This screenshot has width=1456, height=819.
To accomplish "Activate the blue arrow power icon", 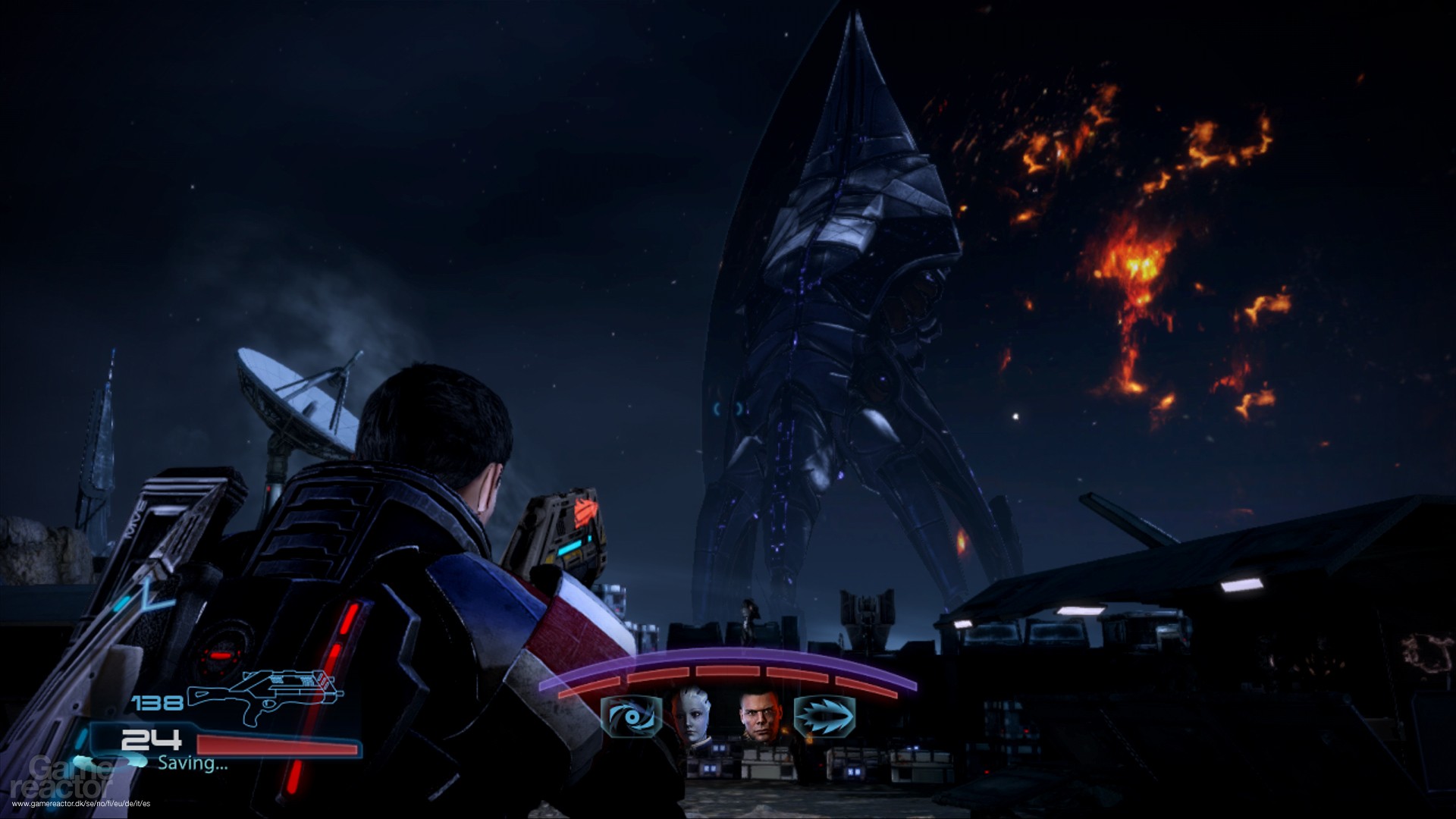I will tap(823, 717).
